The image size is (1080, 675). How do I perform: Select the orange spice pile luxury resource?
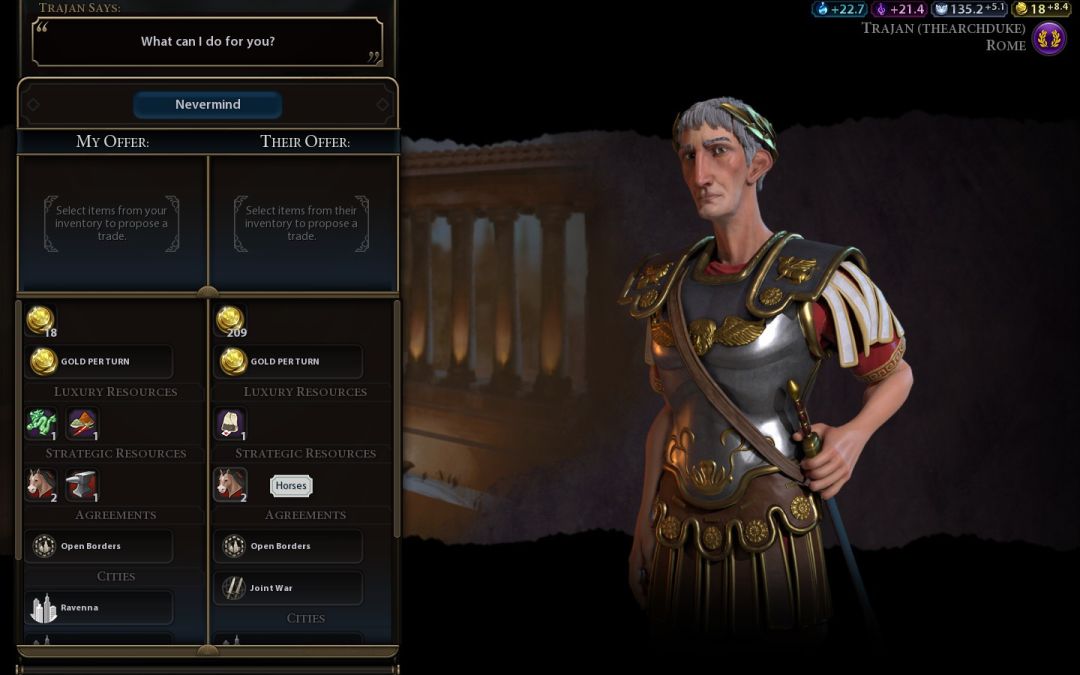click(82, 424)
